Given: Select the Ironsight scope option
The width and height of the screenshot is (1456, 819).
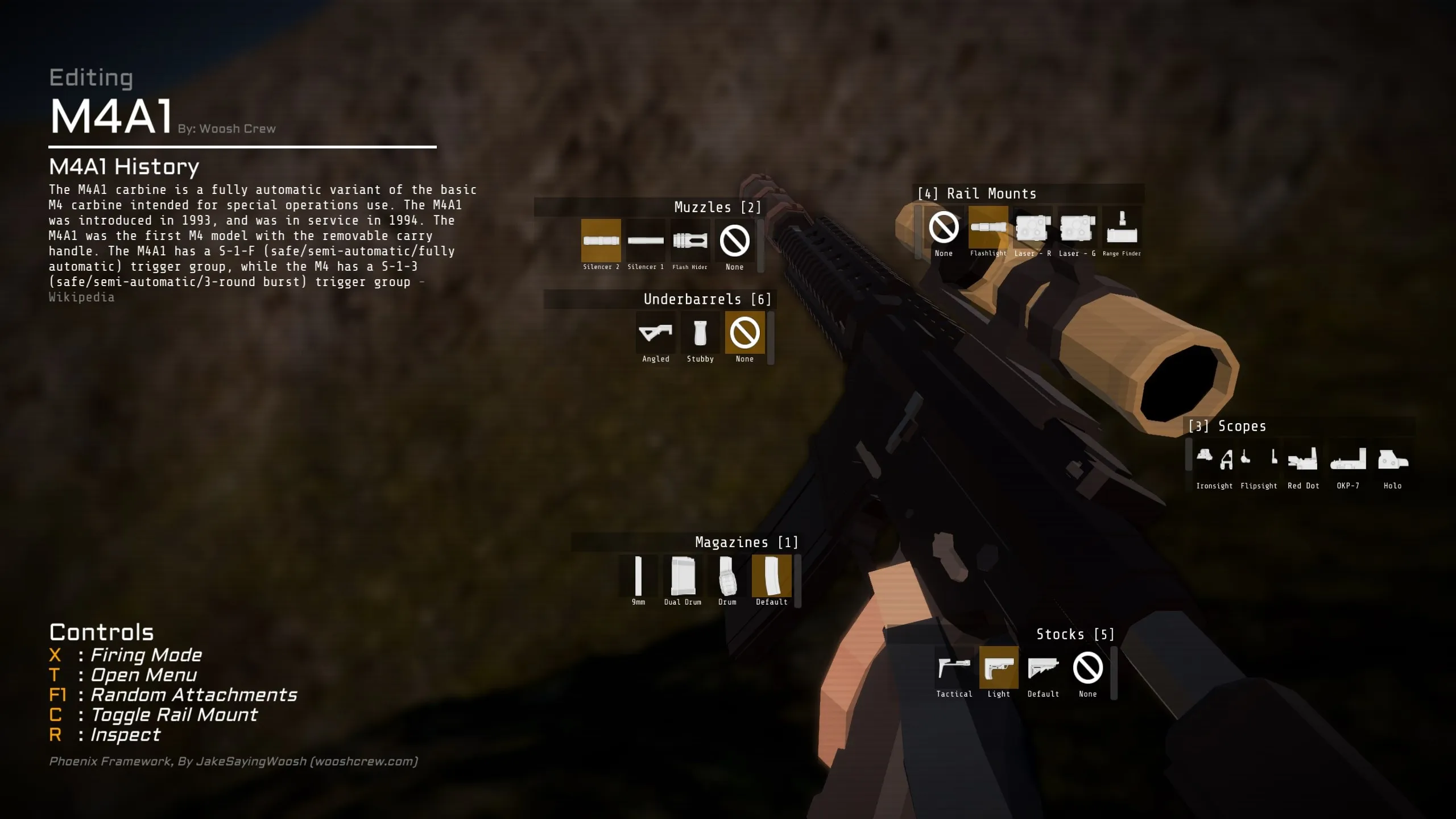Looking at the screenshot, I should pos(1214,460).
